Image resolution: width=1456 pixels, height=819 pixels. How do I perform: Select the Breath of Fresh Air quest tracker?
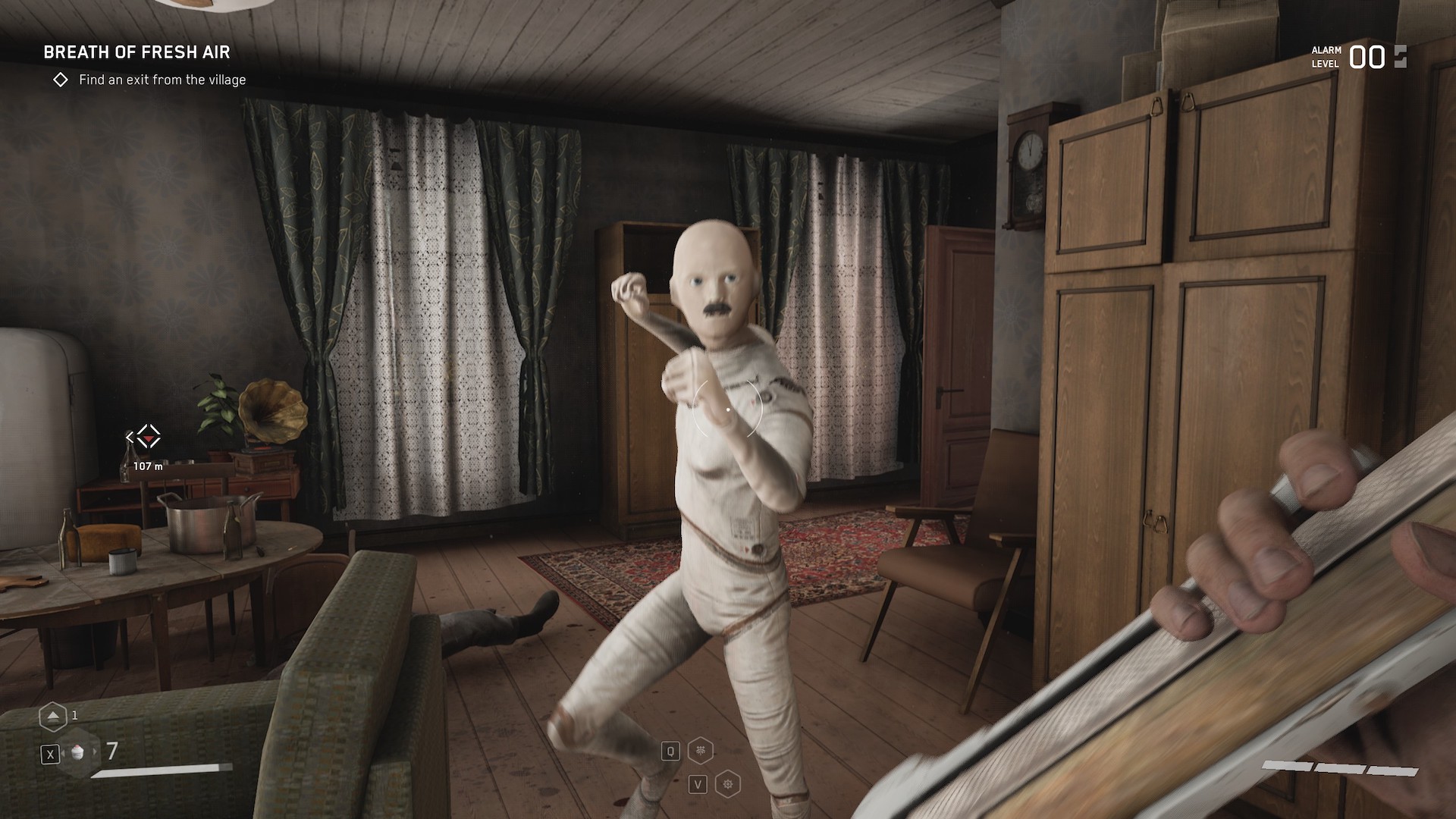(136, 52)
